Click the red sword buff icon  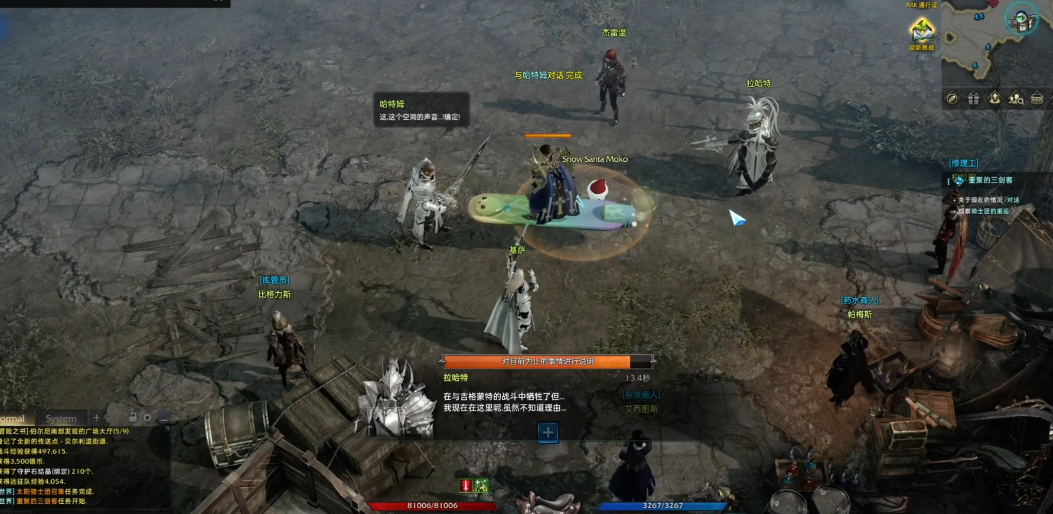(465, 485)
